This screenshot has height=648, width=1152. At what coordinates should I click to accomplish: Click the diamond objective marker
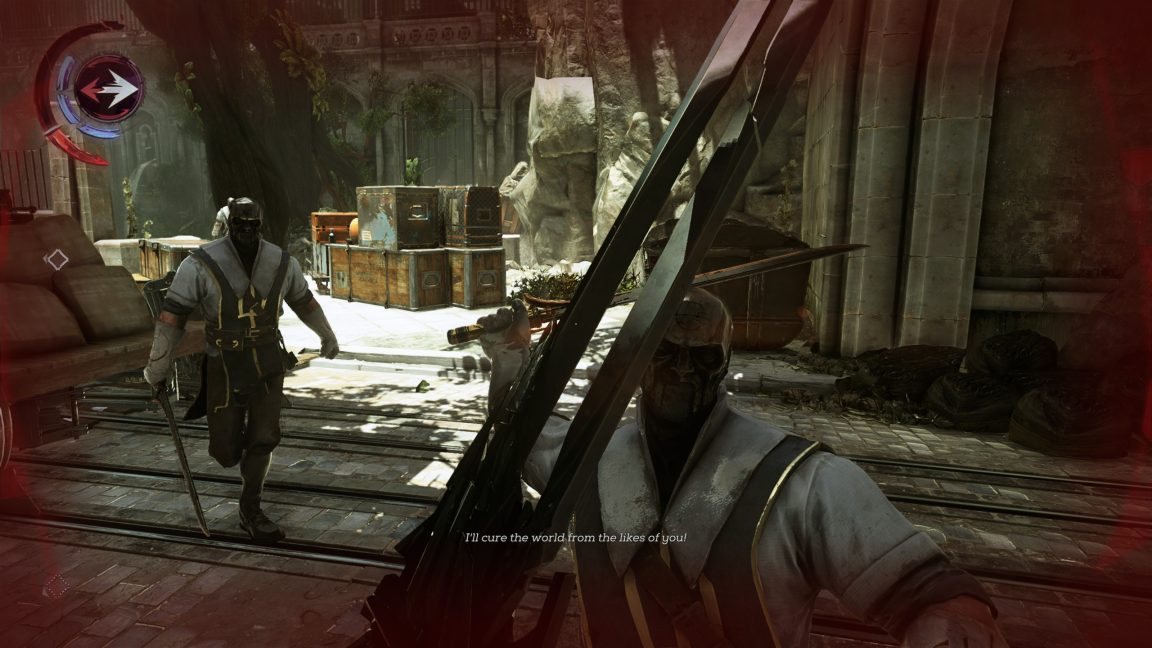pos(57,260)
